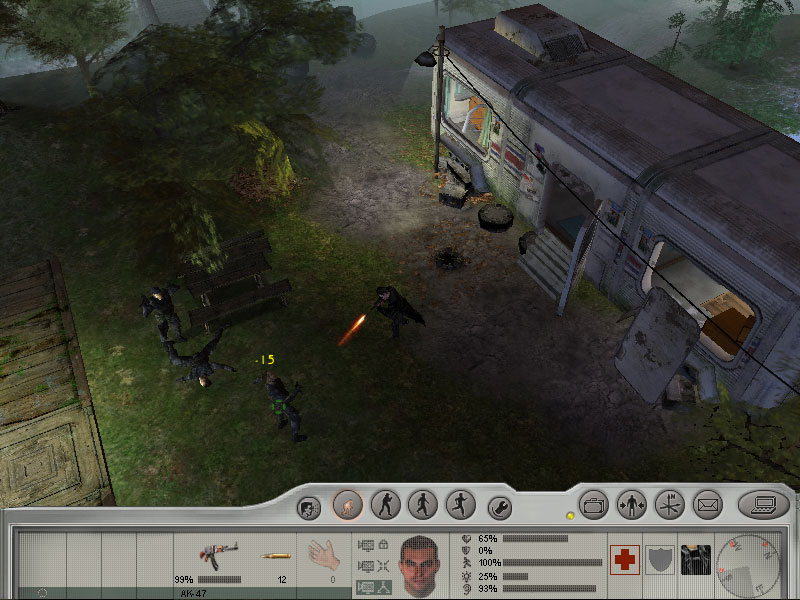800x600 pixels.
Task: Click the mercenary face portrait
Action: pos(420,562)
